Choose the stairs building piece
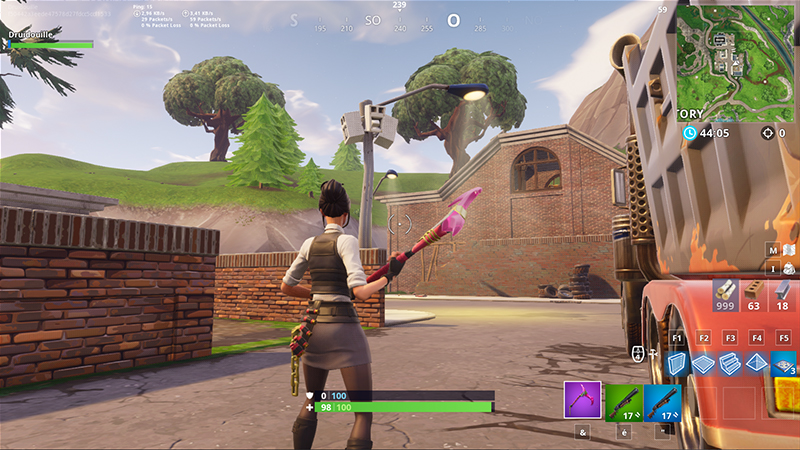Viewport: 800px width, 450px height. click(730, 363)
